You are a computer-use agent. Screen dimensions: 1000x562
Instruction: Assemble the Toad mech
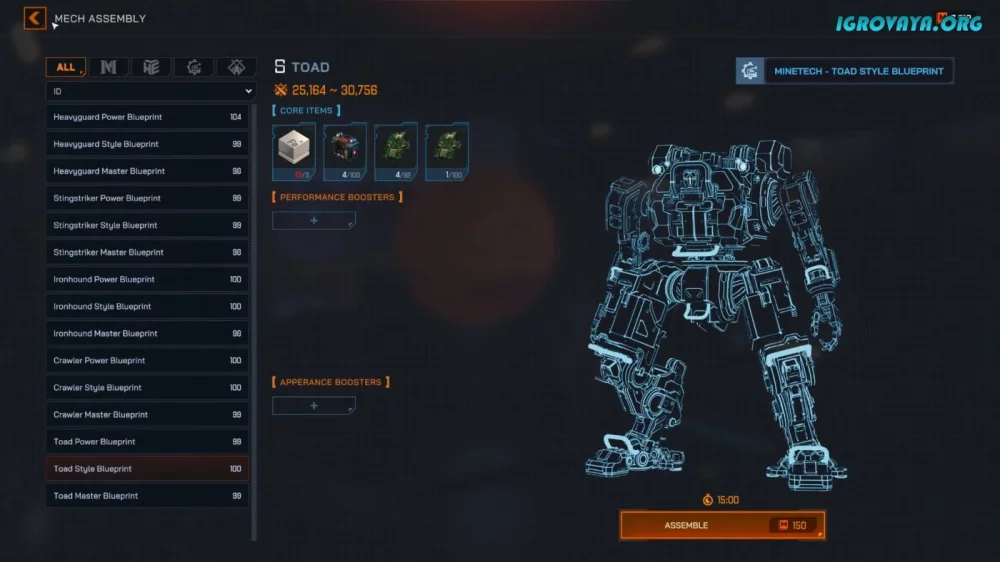pos(722,525)
